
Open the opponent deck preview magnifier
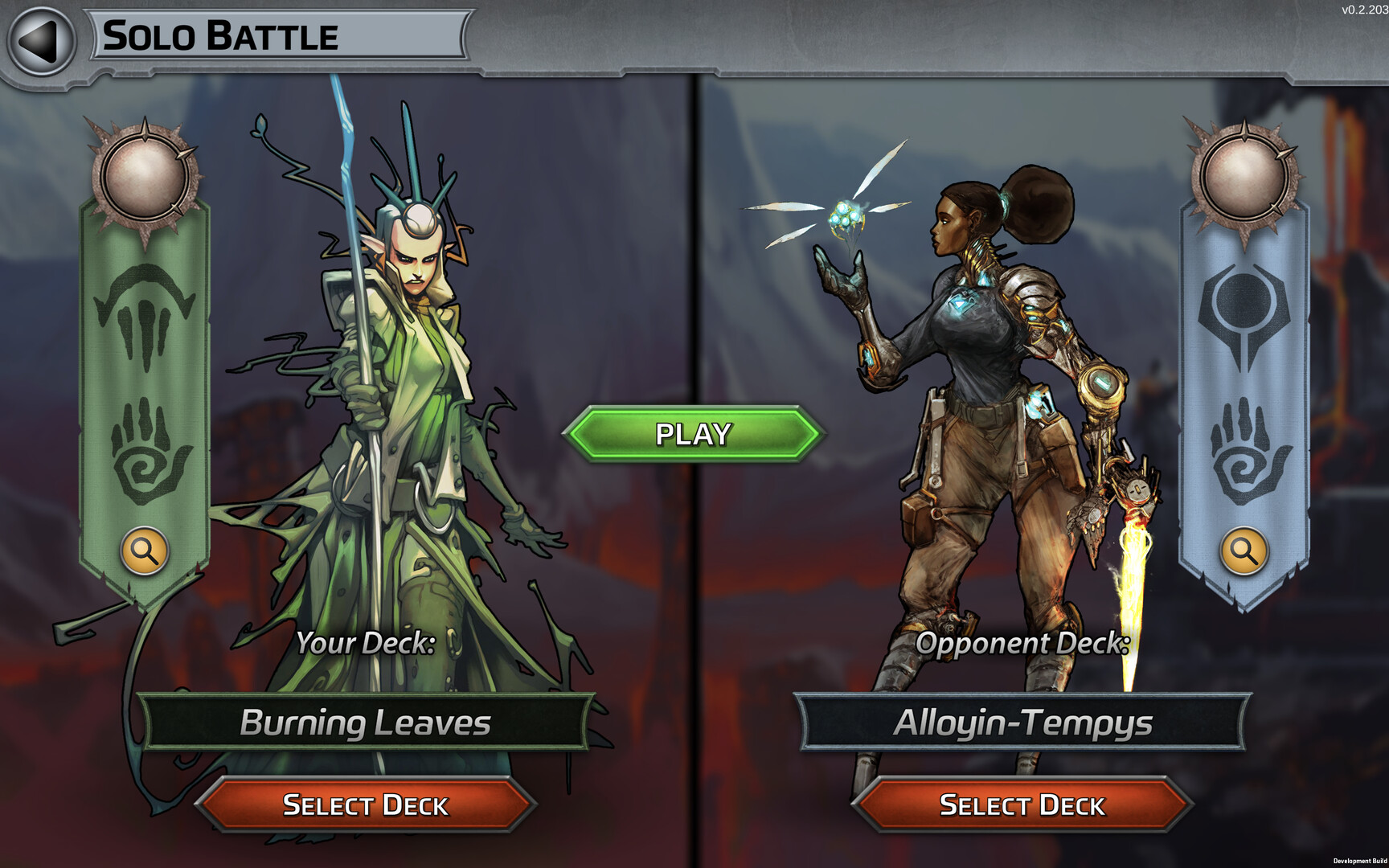click(1244, 551)
